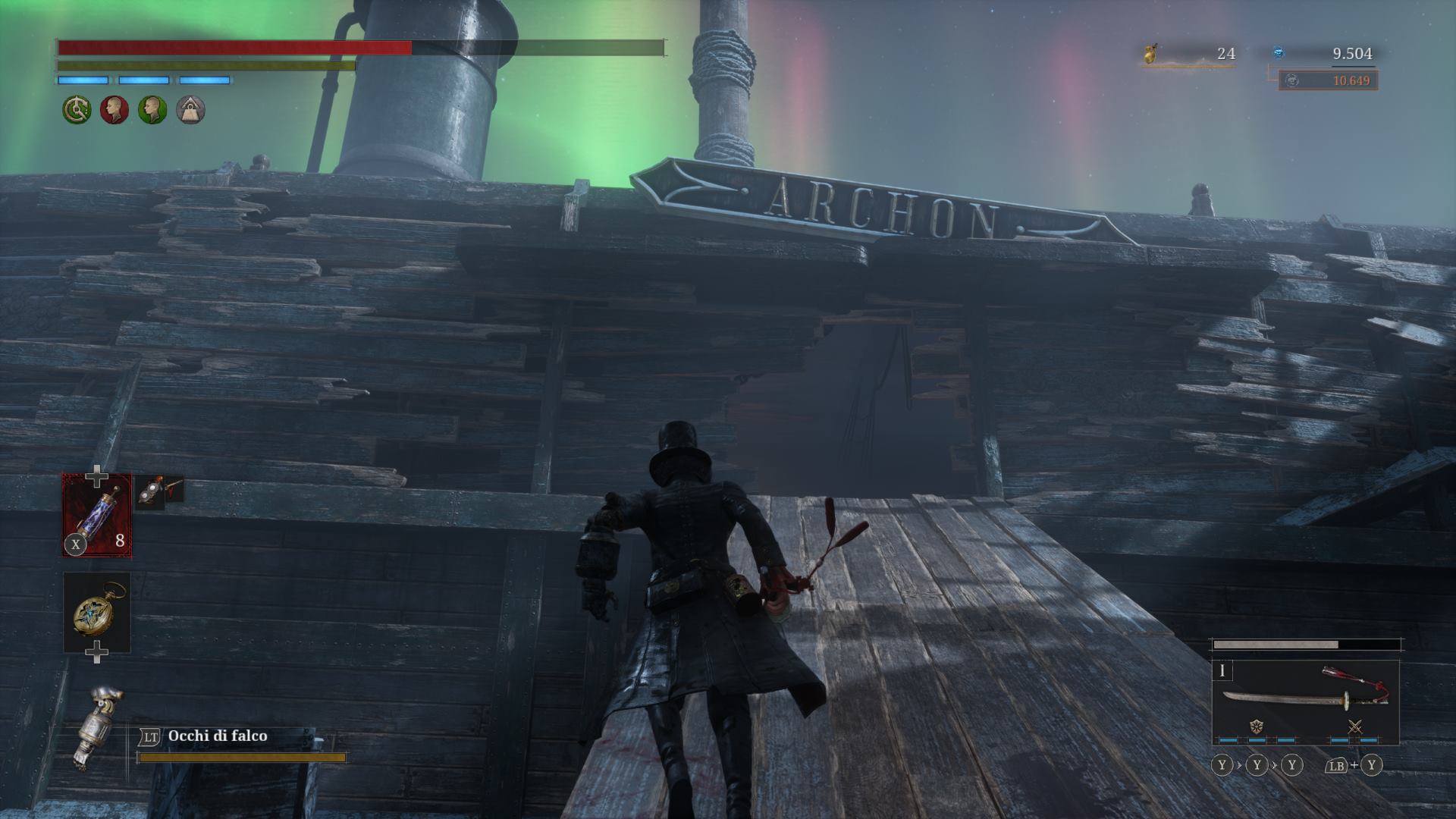This screenshot has width=1456, height=819.
Task: Select the golden pocket watch slot
Action: [x=96, y=612]
